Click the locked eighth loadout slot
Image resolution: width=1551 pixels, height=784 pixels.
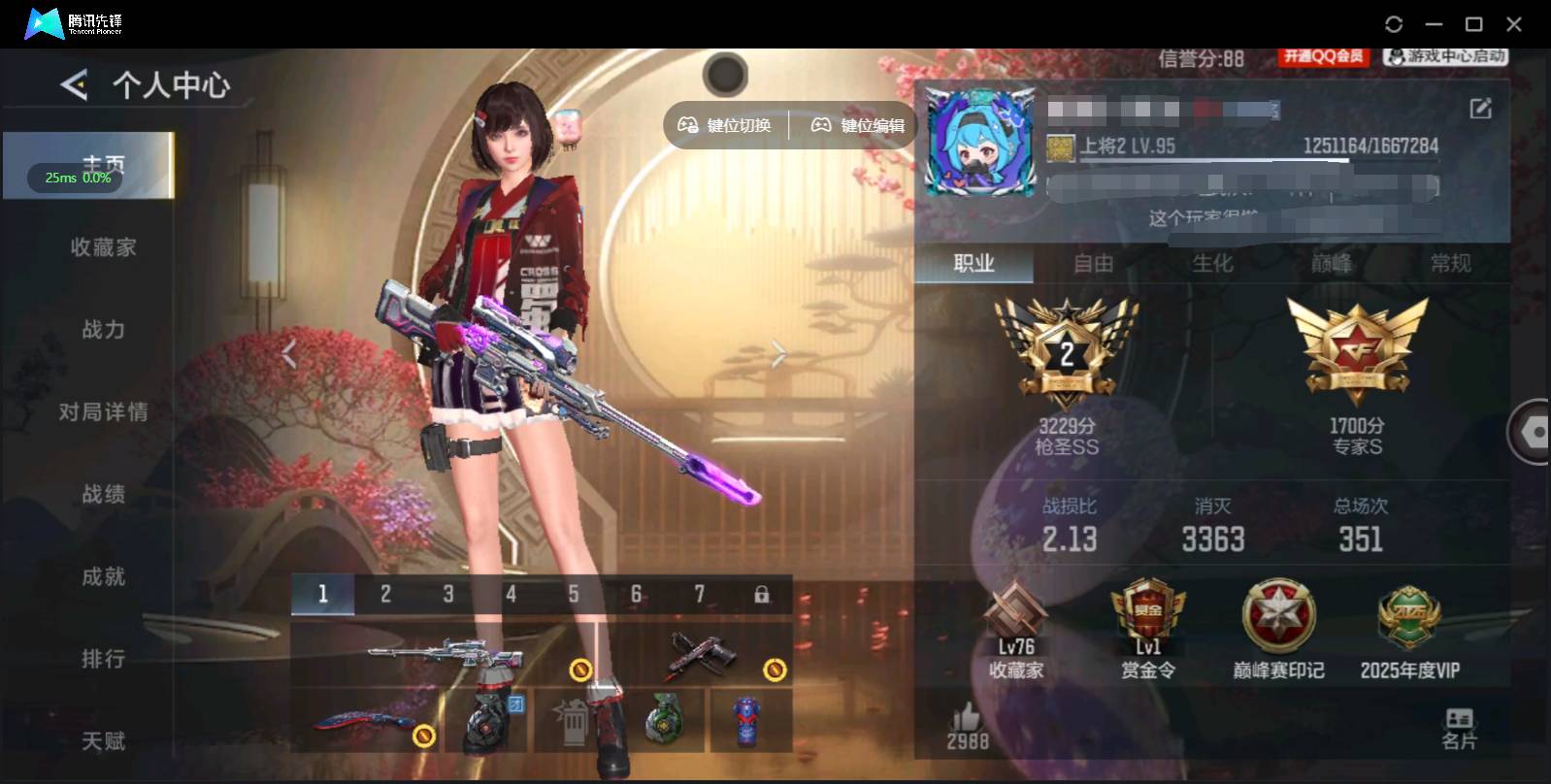764,594
